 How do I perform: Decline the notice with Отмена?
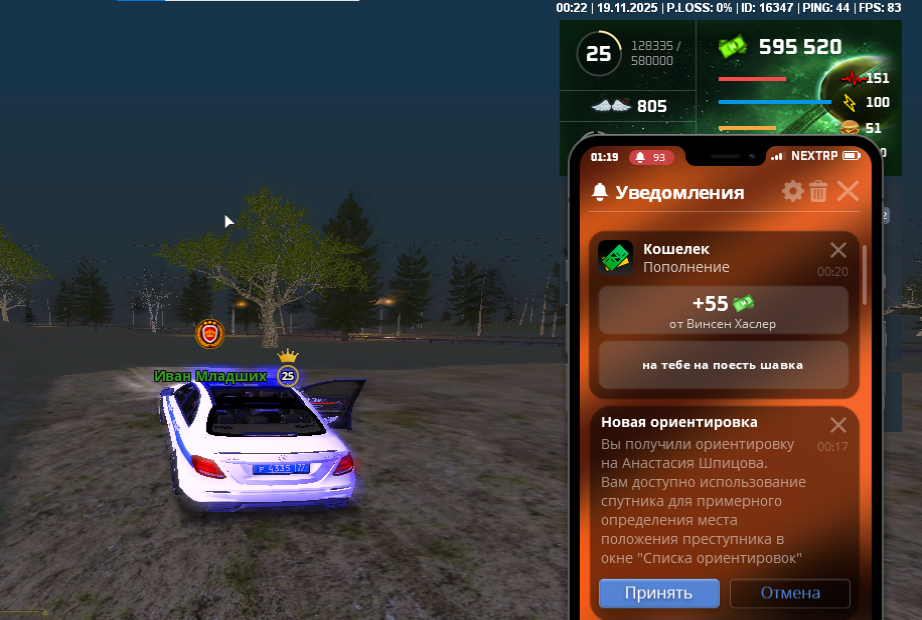pyautogui.click(x=790, y=593)
